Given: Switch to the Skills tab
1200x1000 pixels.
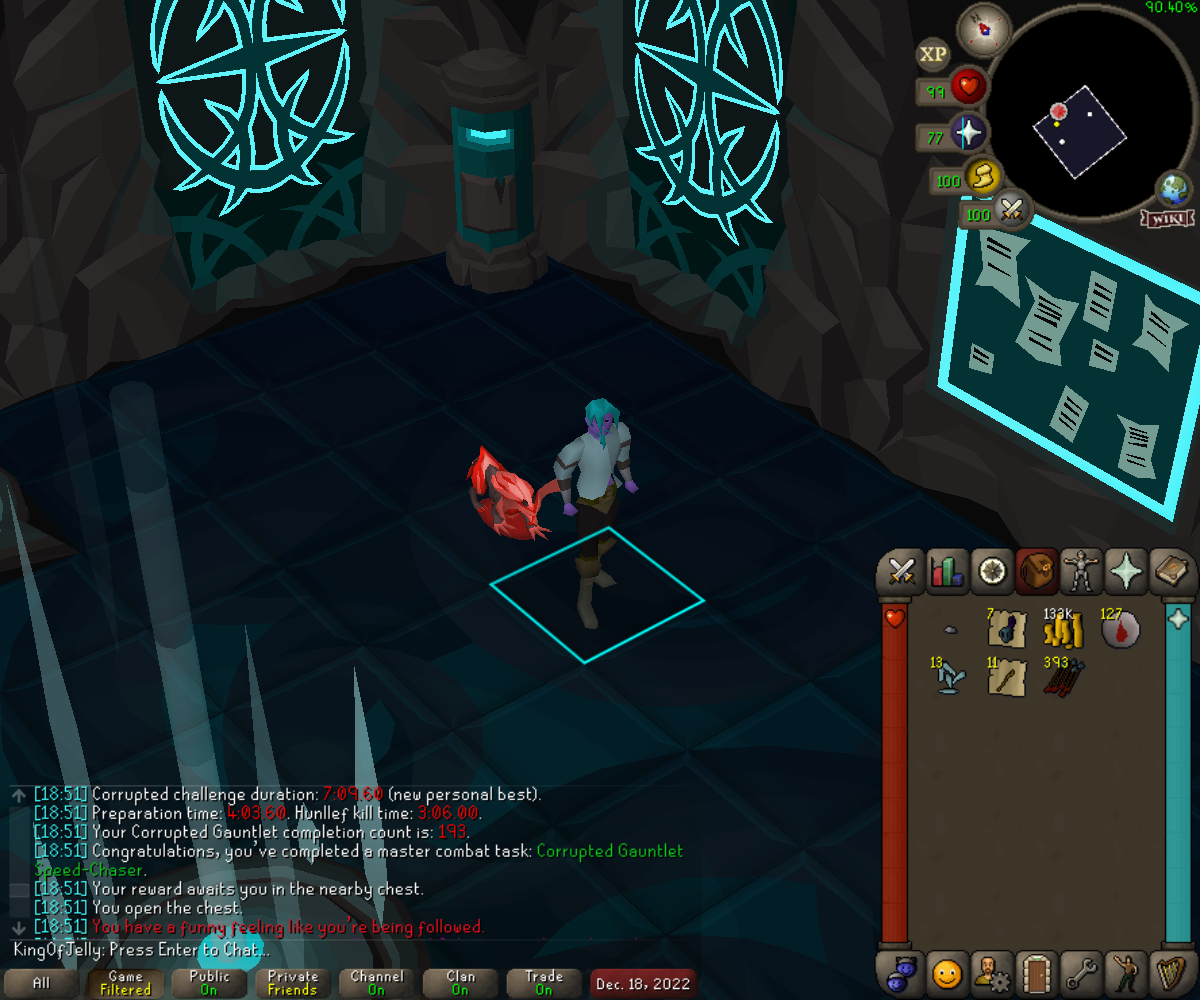Looking at the screenshot, I should click(x=946, y=572).
